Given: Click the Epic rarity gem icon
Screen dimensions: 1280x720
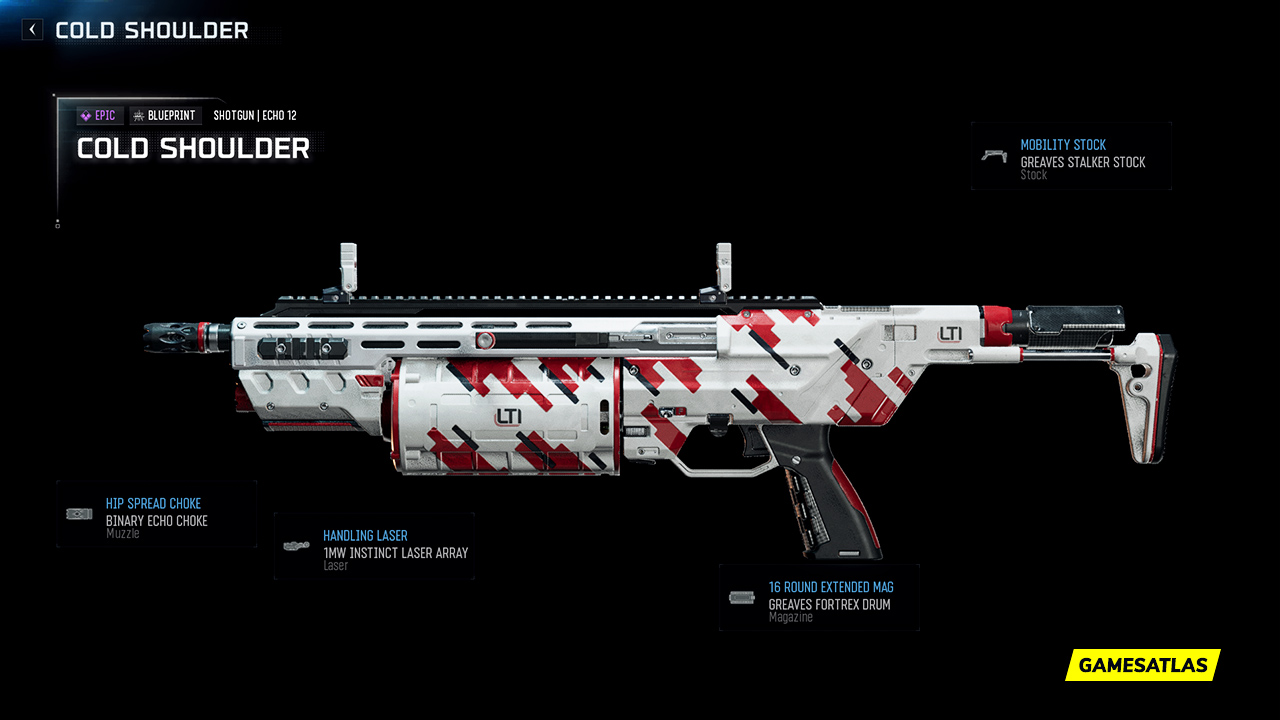Looking at the screenshot, I should click(86, 115).
